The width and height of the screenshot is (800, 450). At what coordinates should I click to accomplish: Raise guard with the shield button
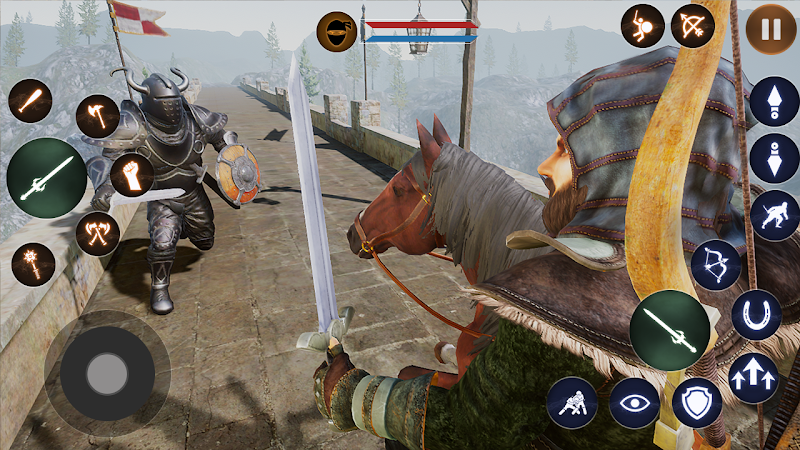pyautogui.click(x=696, y=402)
